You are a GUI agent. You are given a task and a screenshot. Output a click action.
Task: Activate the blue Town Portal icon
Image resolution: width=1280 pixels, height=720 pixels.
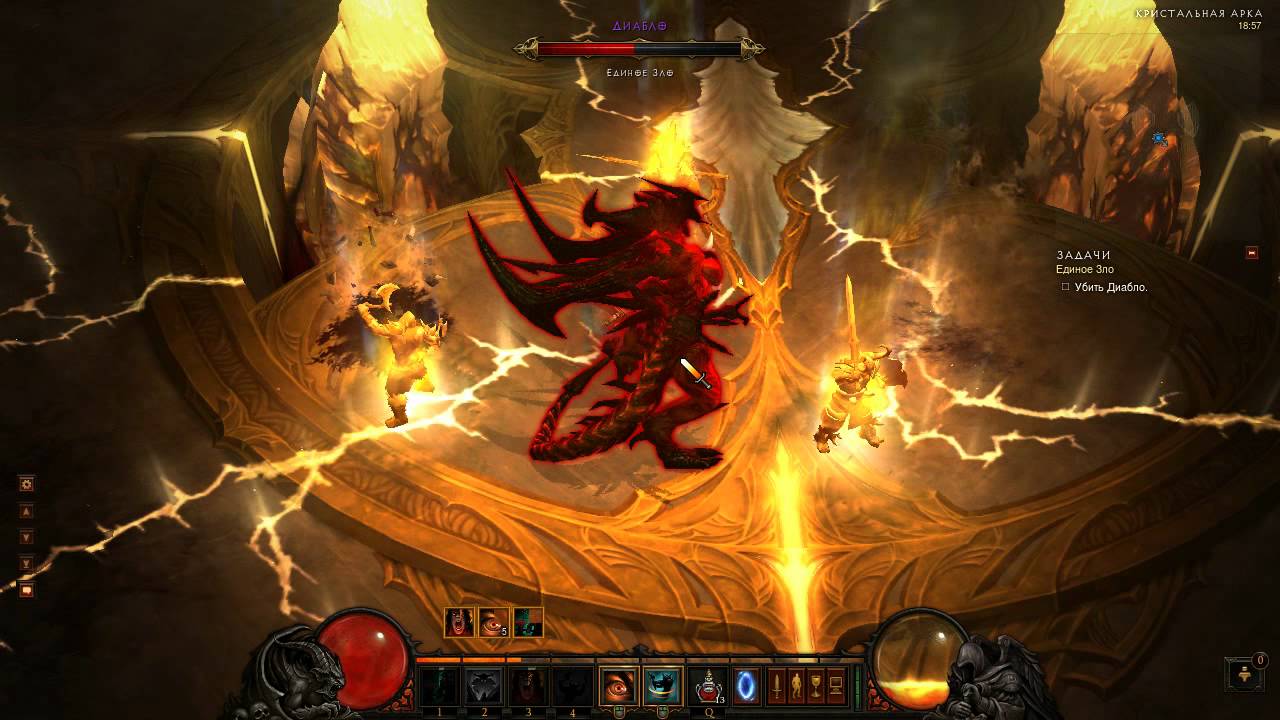(746, 686)
